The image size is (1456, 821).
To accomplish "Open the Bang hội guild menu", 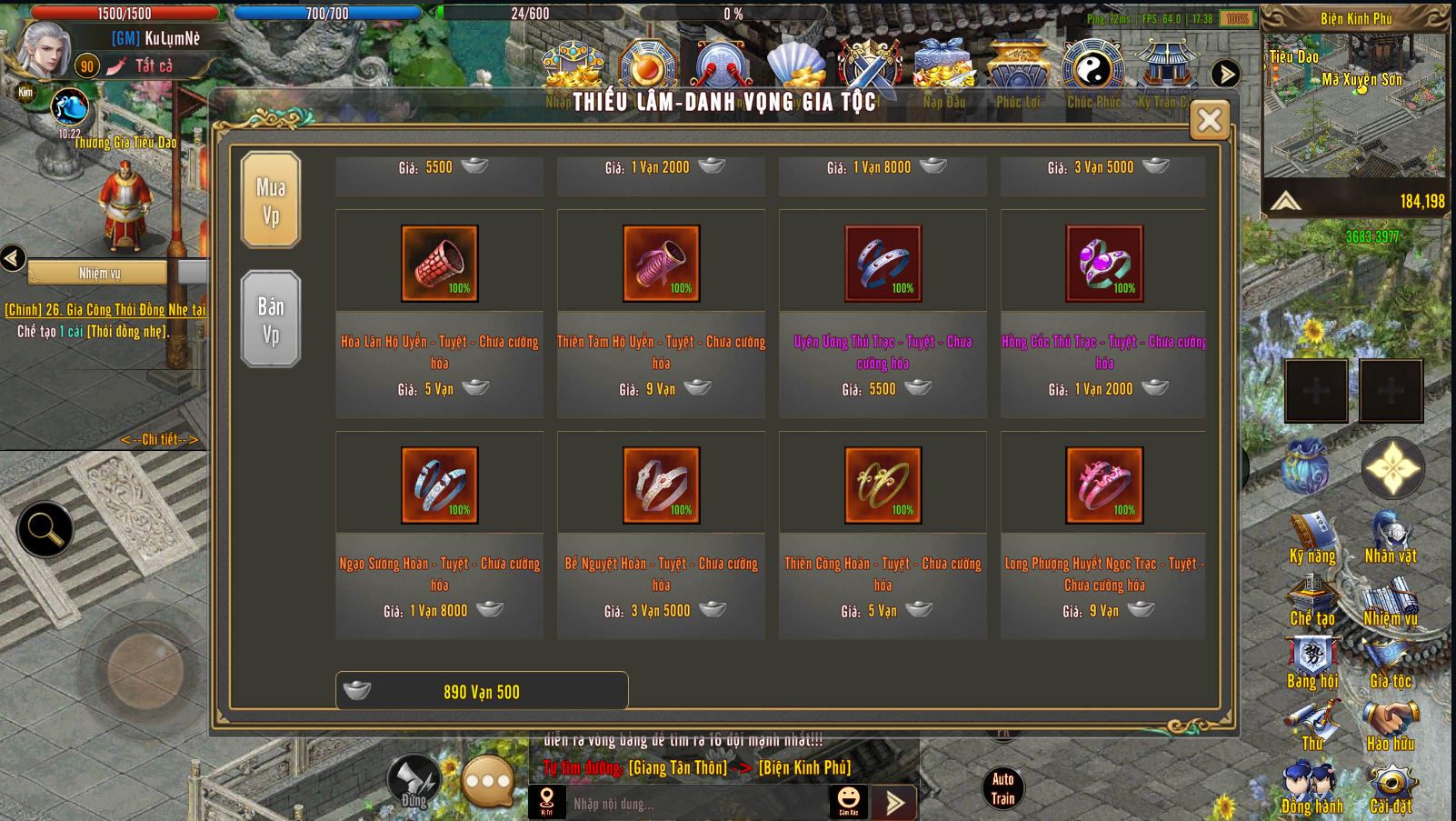I will (1312, 664).
